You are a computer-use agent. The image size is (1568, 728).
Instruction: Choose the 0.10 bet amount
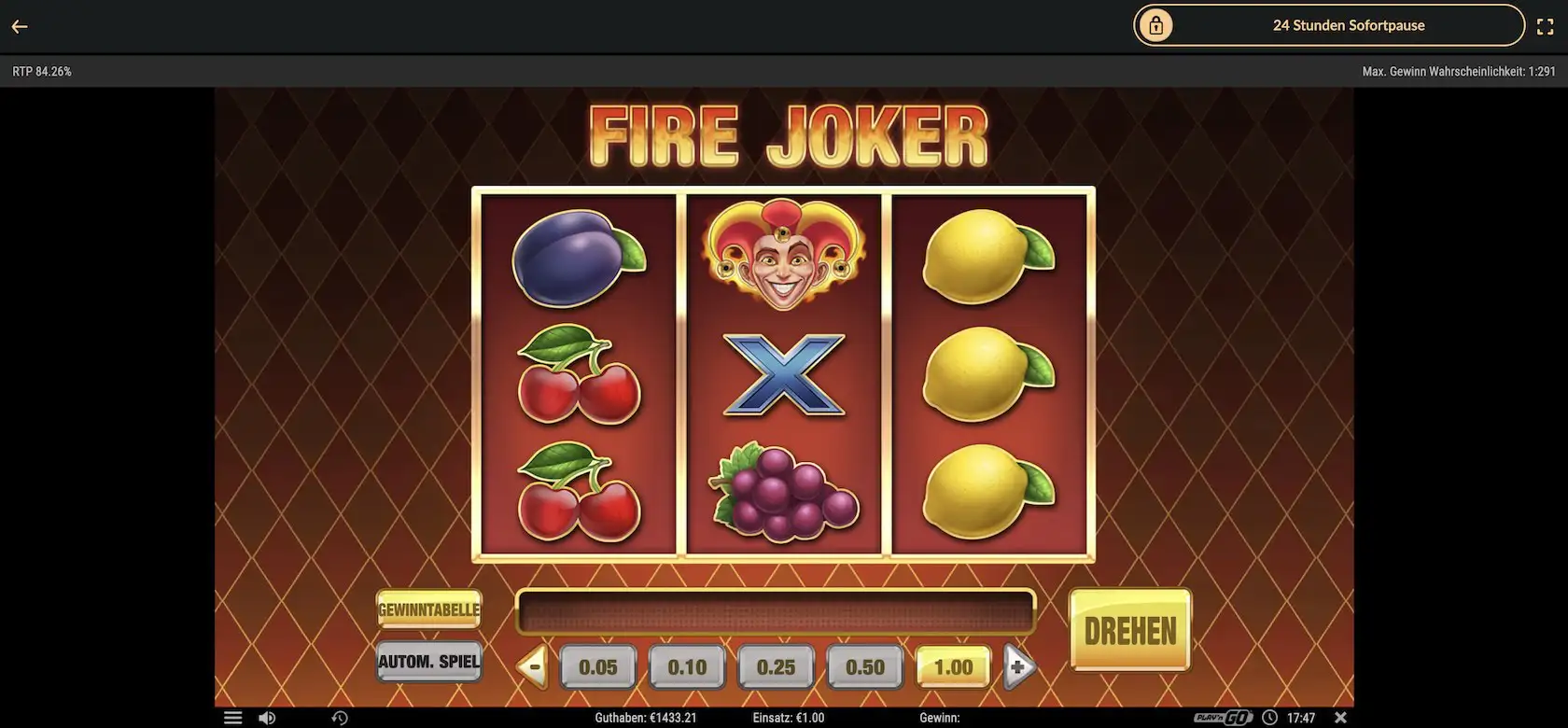coord(687,667)
